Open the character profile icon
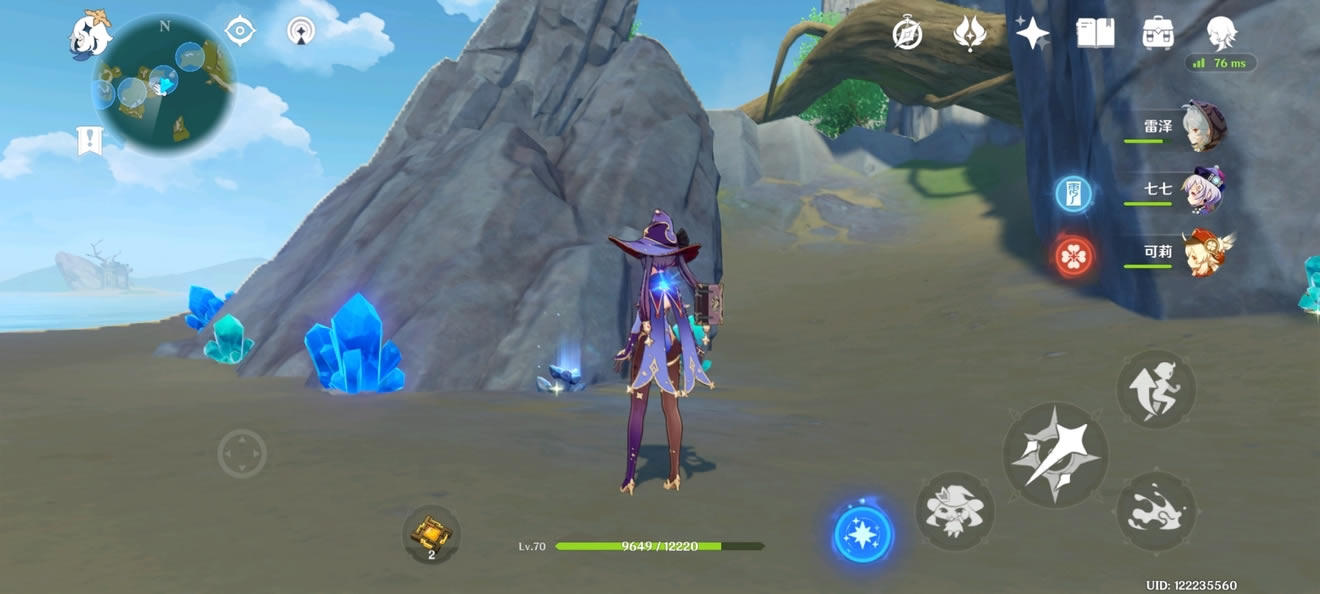Image resolution: width=1320 pixels, height=594 pixels. (x=1221, y=32)
